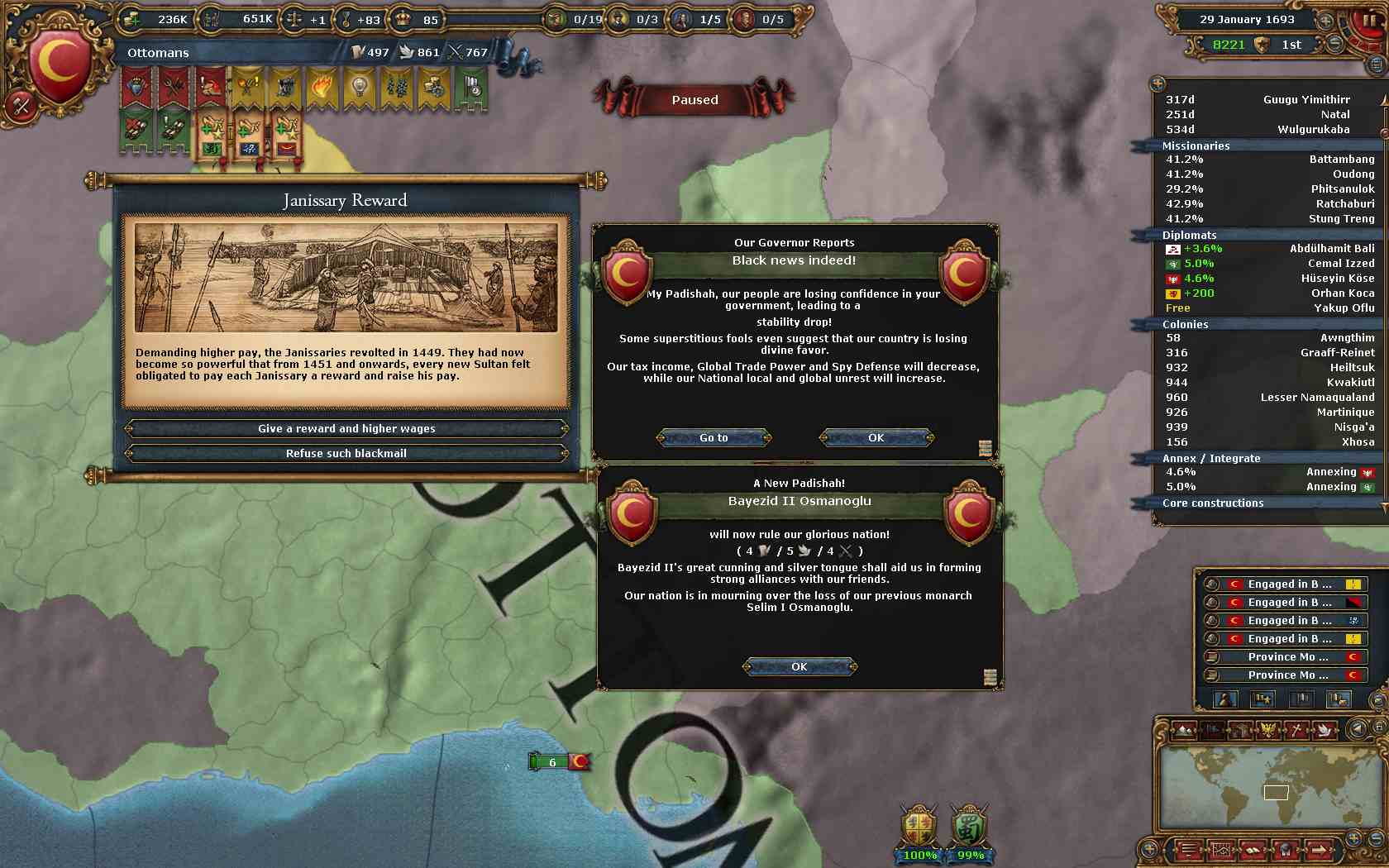Open the Ottomans country shield
This screenshot has width=1389, height=868.
[x=58, y=63]
